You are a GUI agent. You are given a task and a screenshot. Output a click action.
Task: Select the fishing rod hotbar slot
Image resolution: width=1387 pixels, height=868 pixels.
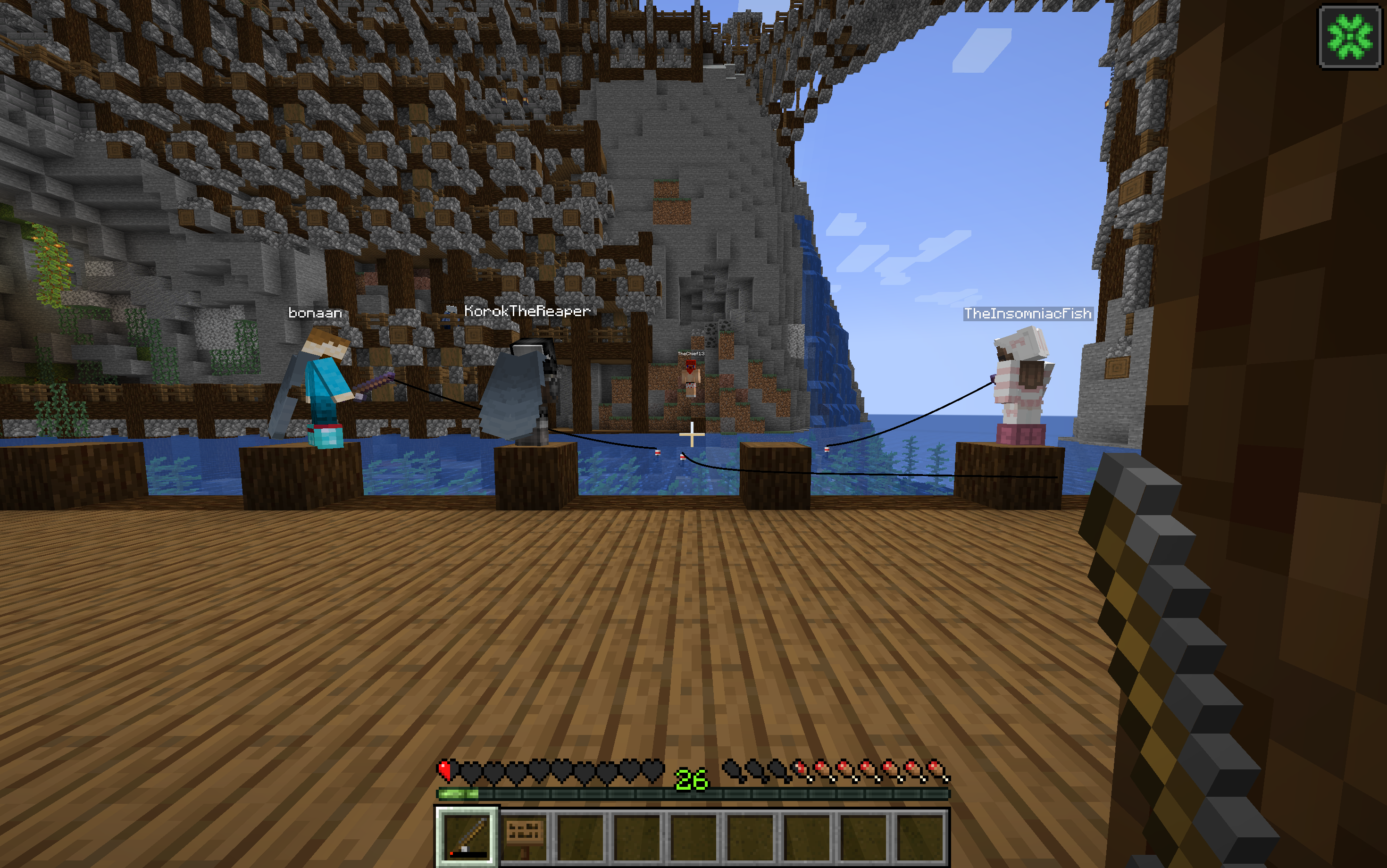coord(467,836)
